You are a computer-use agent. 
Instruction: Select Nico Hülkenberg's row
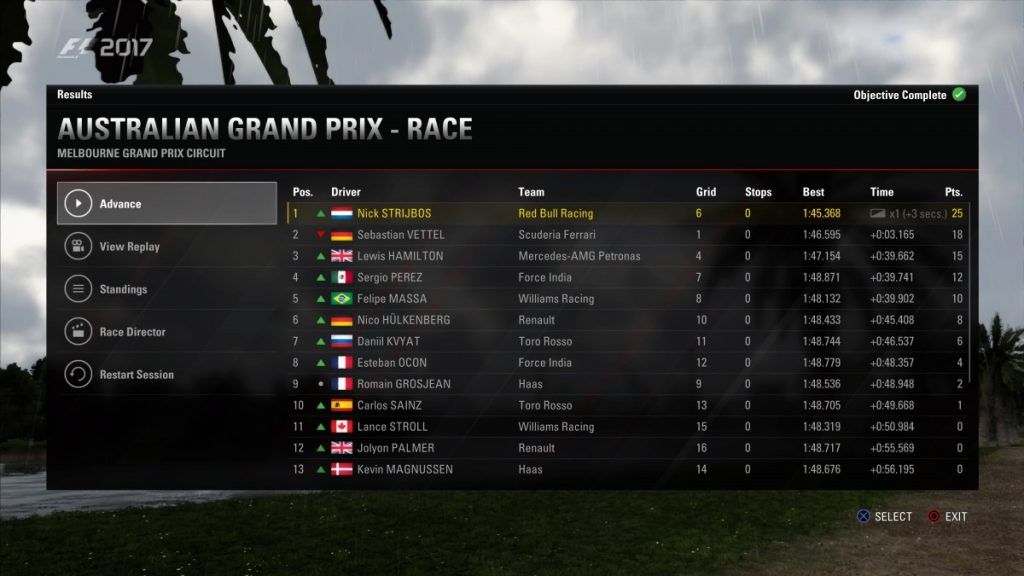coord(628,320)
